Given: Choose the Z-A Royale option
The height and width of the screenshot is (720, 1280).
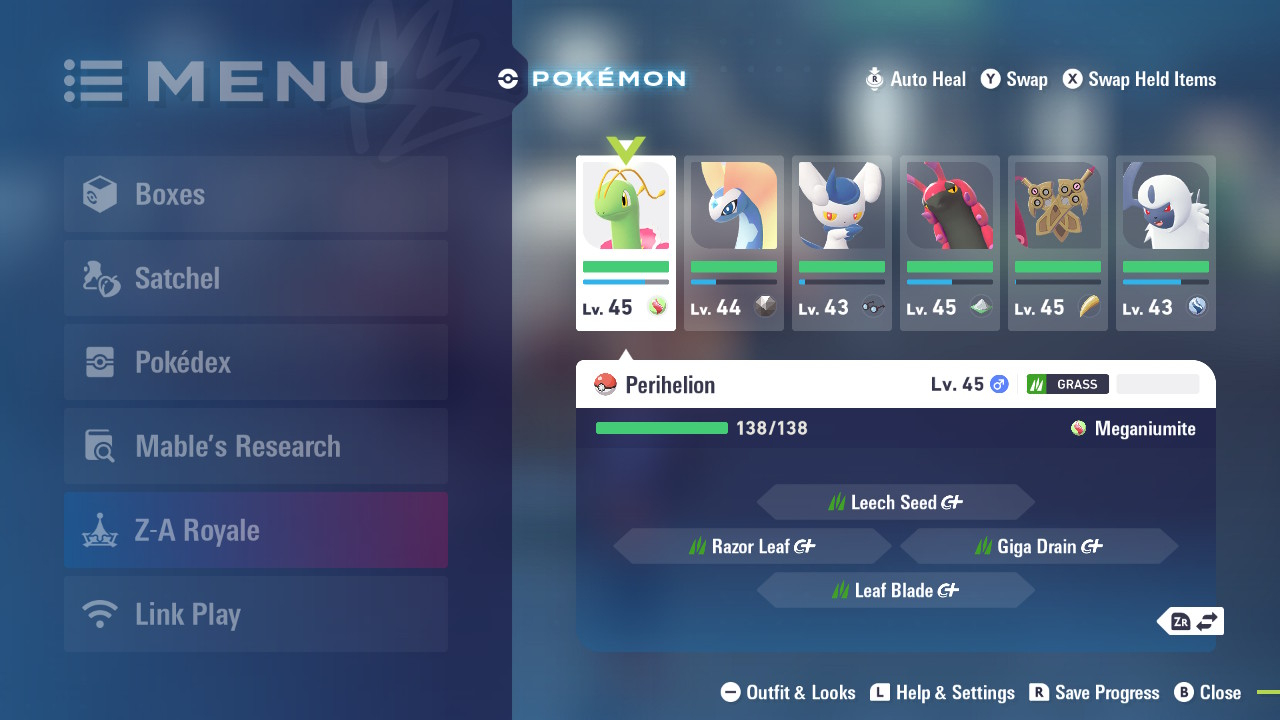Looking at the screenshot, I should pyautogui.click(x=256, y=530).
